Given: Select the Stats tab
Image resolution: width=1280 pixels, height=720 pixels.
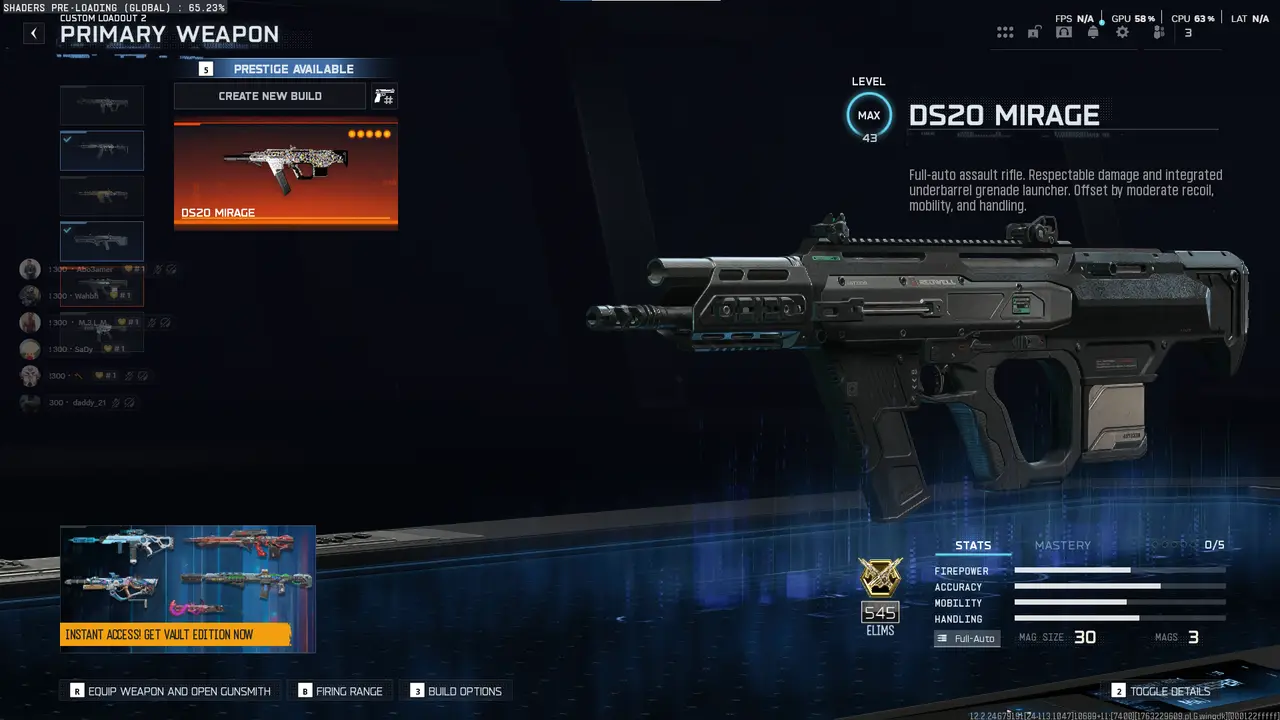Looking at the screenshot, I should point(973,545).
